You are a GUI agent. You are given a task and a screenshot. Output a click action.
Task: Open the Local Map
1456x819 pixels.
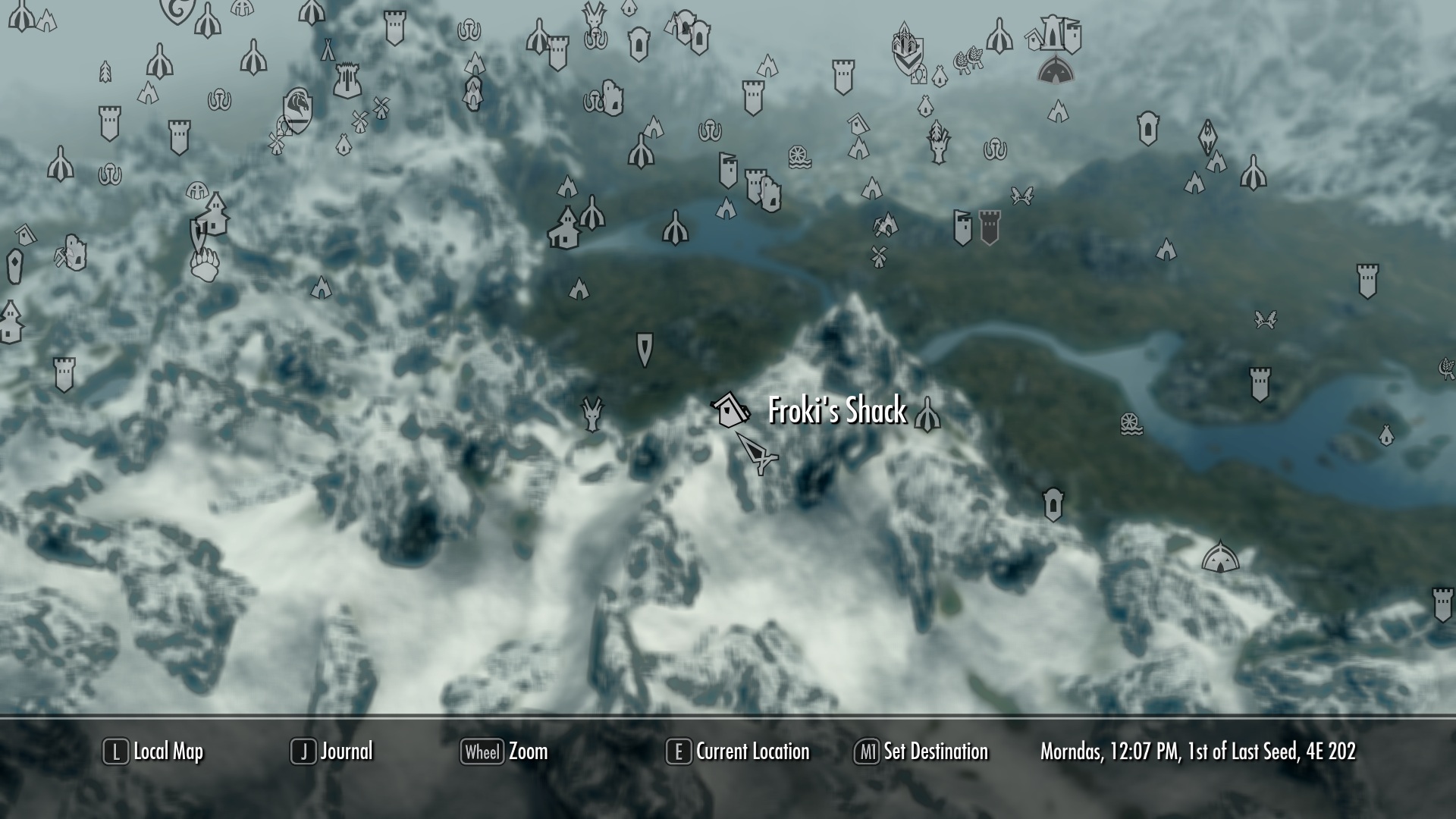[x=152, y=752]
